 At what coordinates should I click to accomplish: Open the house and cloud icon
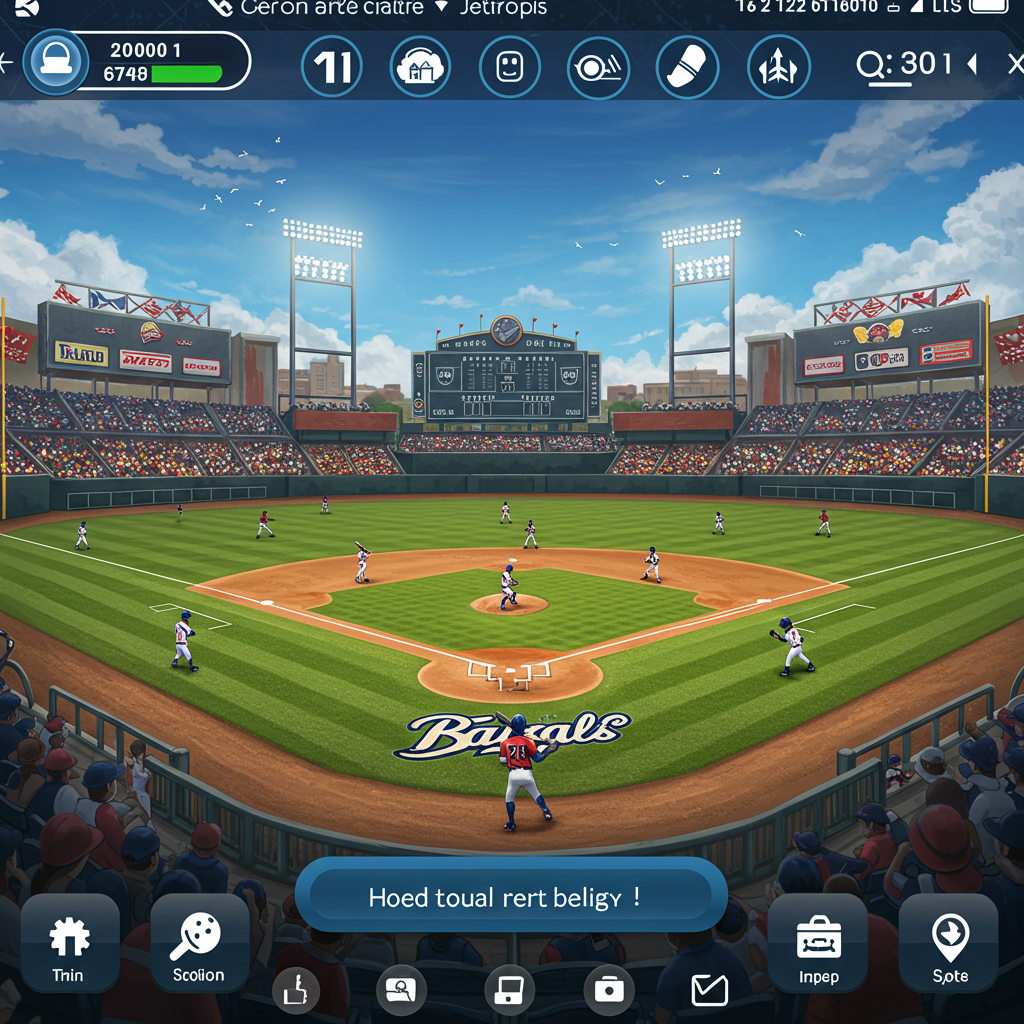420,67
